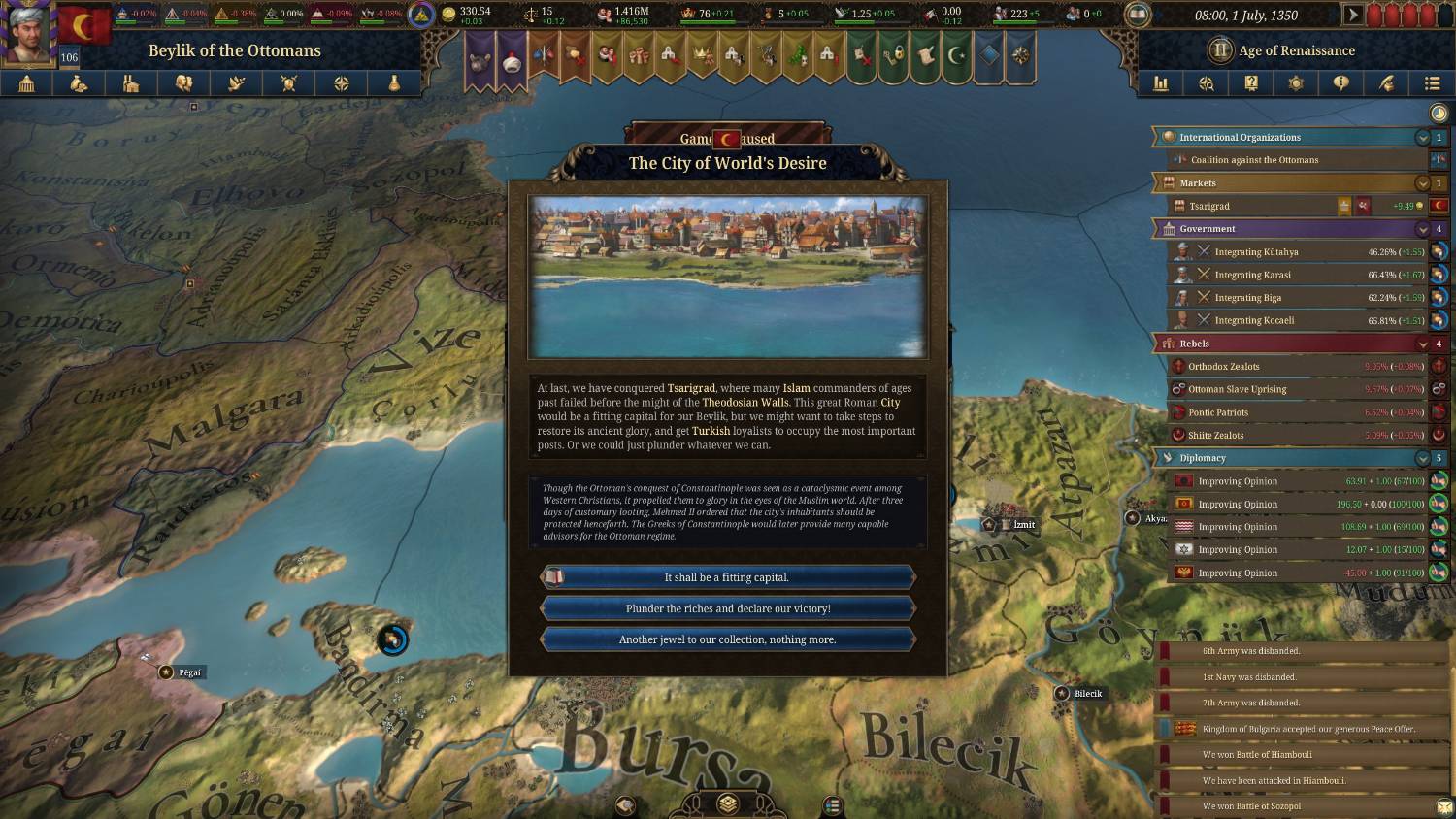1456x819 pixels.
Task: Select the Pontic Patriots rebel row
Action: (1218, 412)
